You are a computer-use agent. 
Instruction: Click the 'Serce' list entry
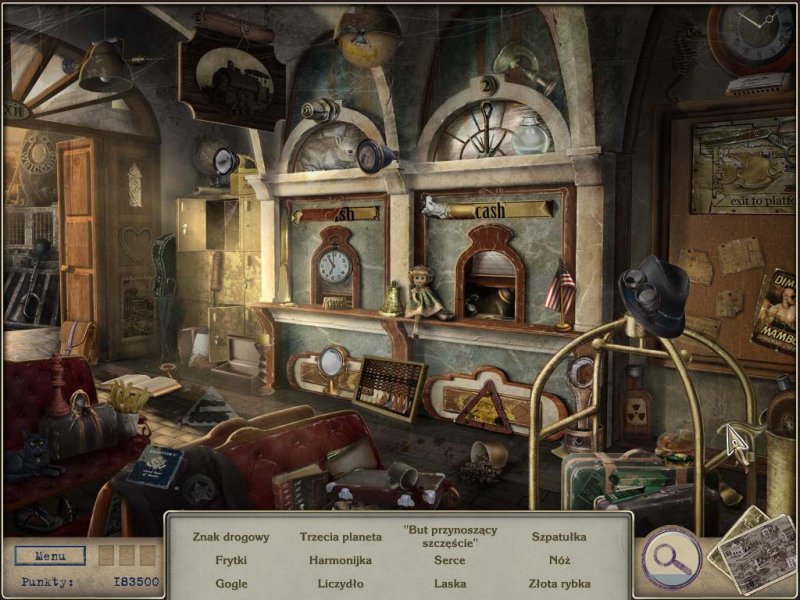click(x=450, y=560)
